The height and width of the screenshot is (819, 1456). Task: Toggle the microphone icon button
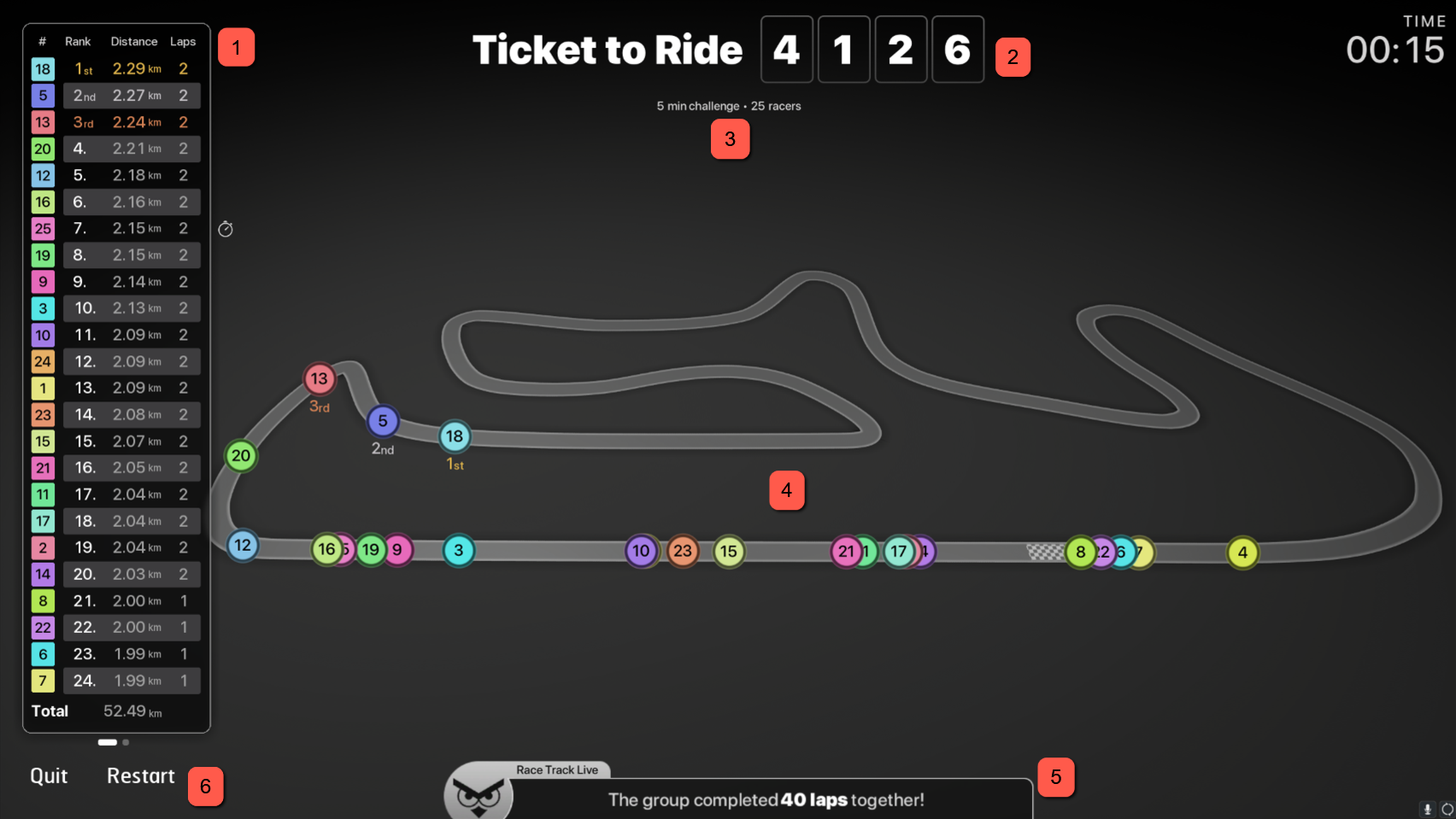tap(1427, 809)
